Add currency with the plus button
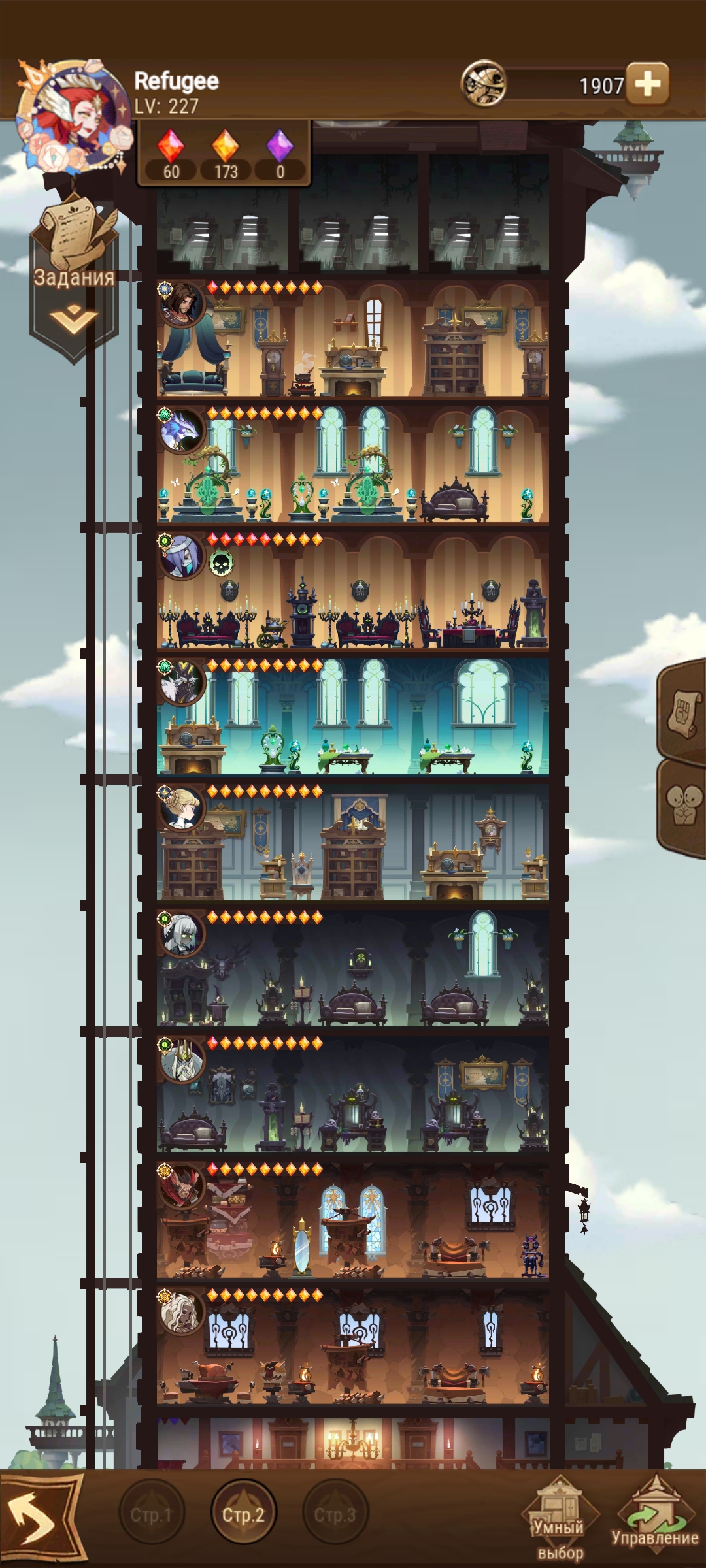This screenshot has height=1568, width=706. [x=647, y=84]
